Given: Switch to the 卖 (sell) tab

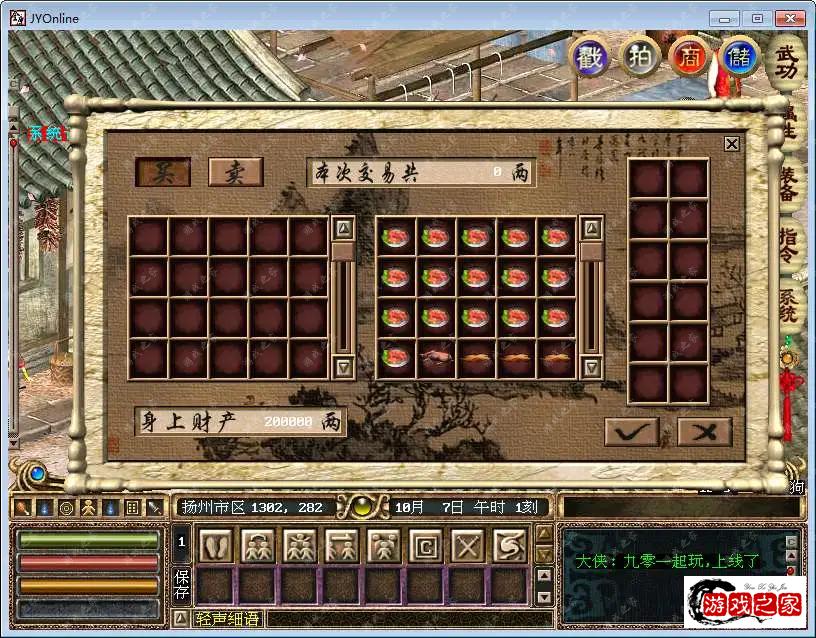Looking at the screenshot, I should [235, 172].
